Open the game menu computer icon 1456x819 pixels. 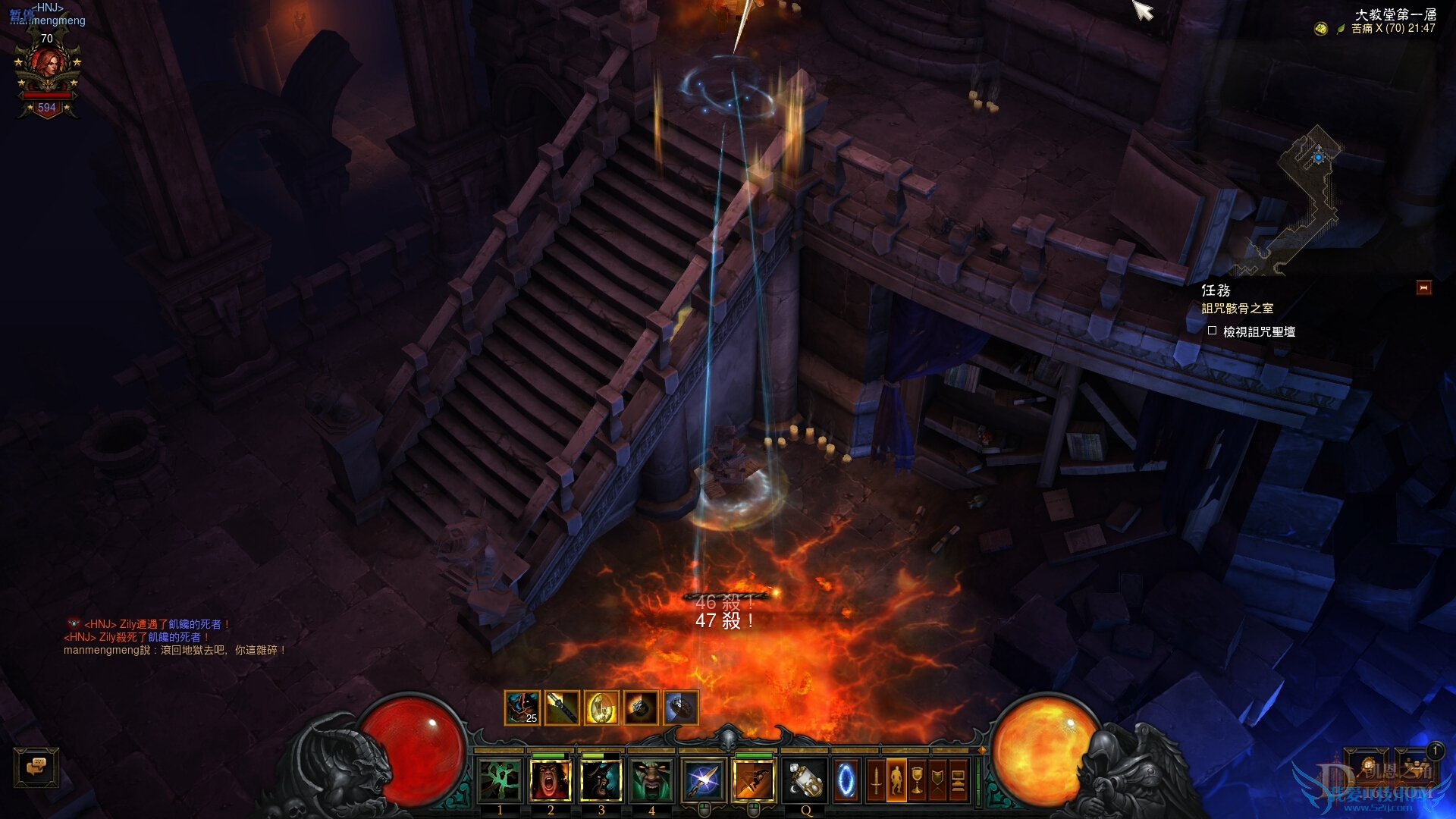click(958, 781)
